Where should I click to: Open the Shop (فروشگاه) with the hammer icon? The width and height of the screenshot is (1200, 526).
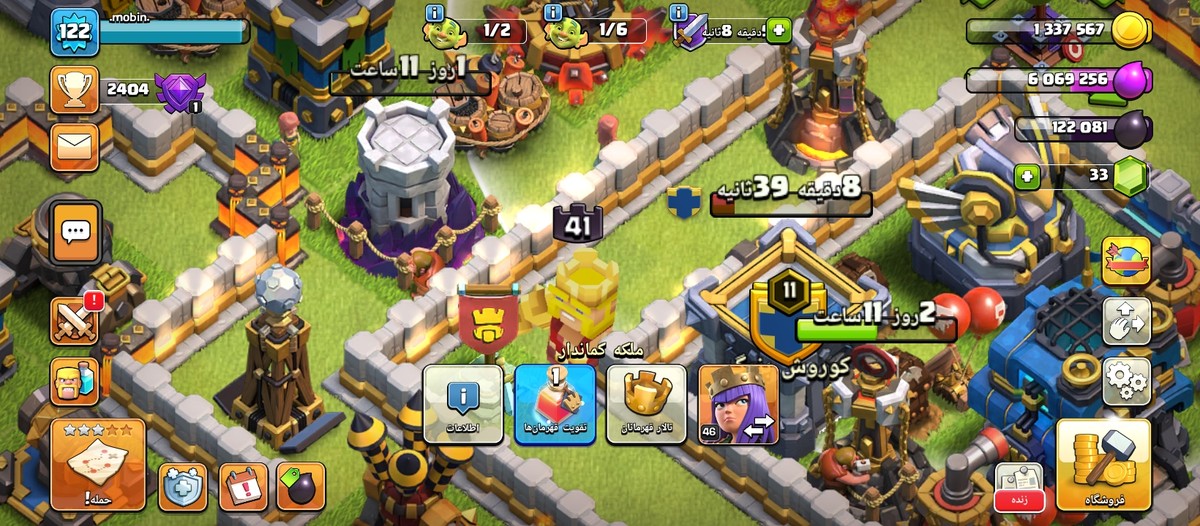(1103, 465)
